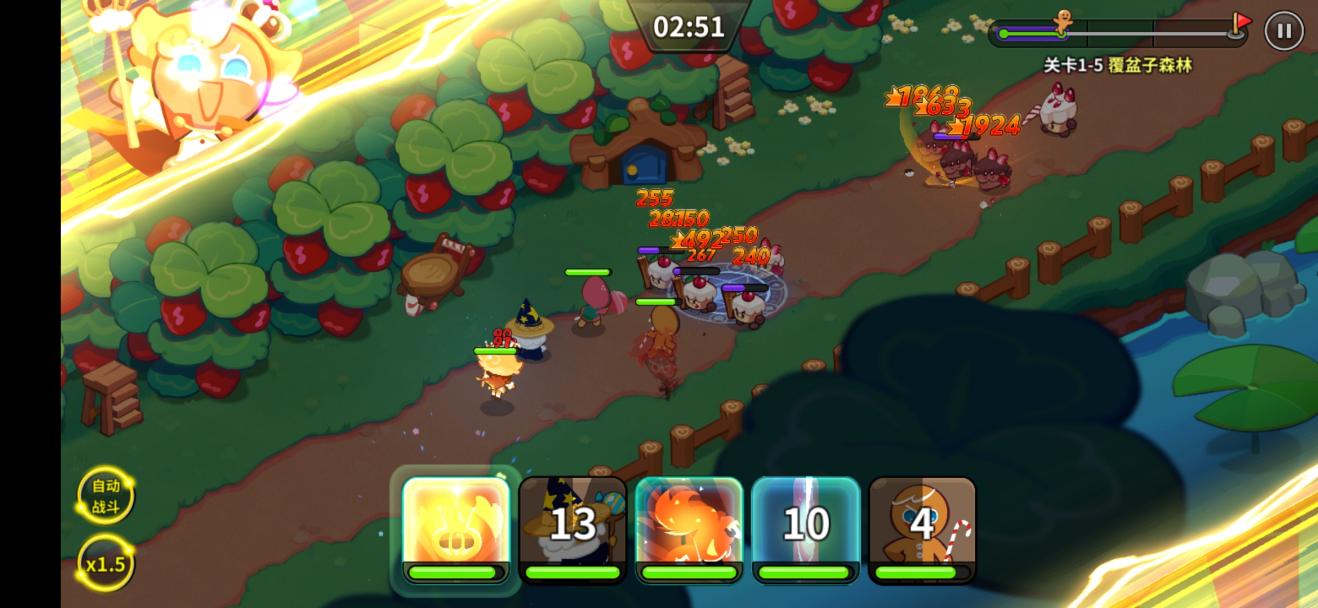Pause the battle
The image size is (1318, 608).
click(x=1284, y=31)
